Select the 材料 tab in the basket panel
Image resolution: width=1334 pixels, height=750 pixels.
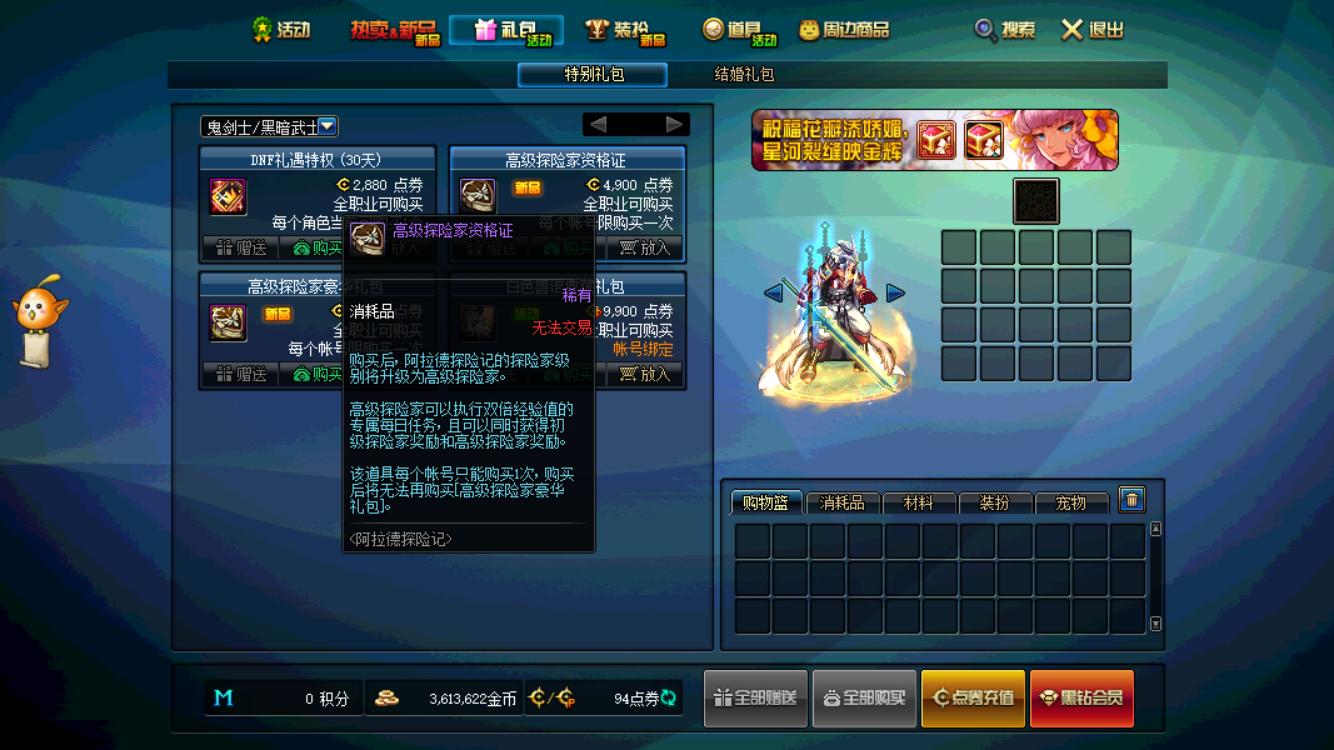919,504
